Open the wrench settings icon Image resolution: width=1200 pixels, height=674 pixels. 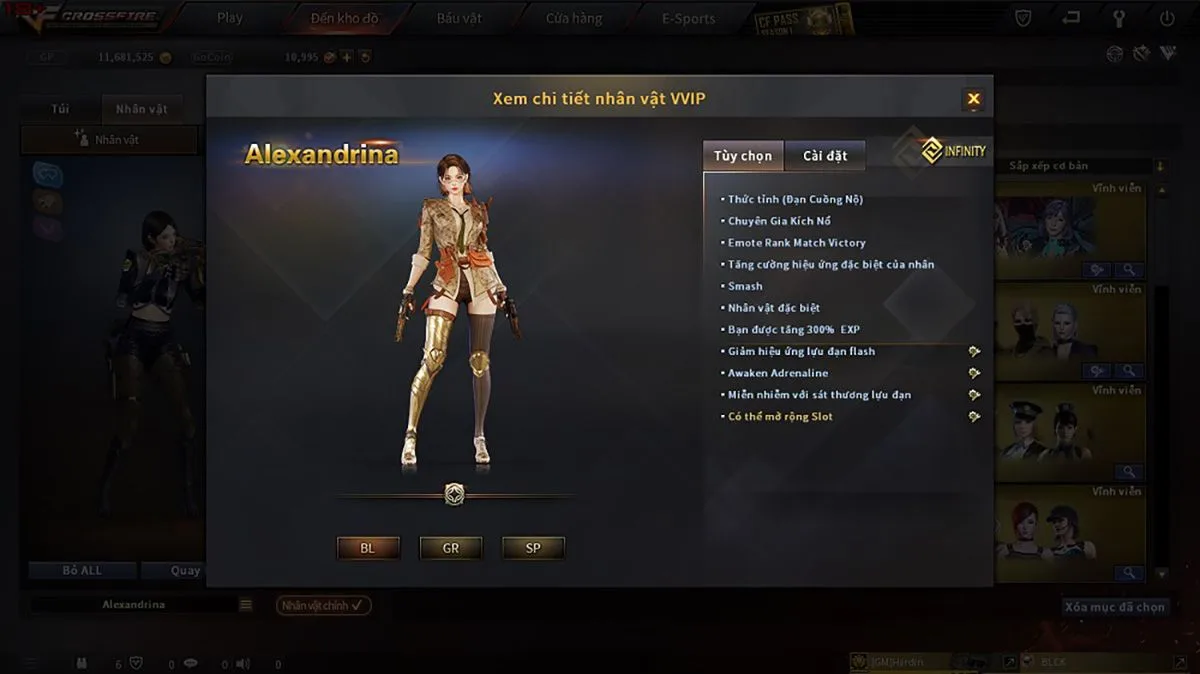tap(1119, 18)
